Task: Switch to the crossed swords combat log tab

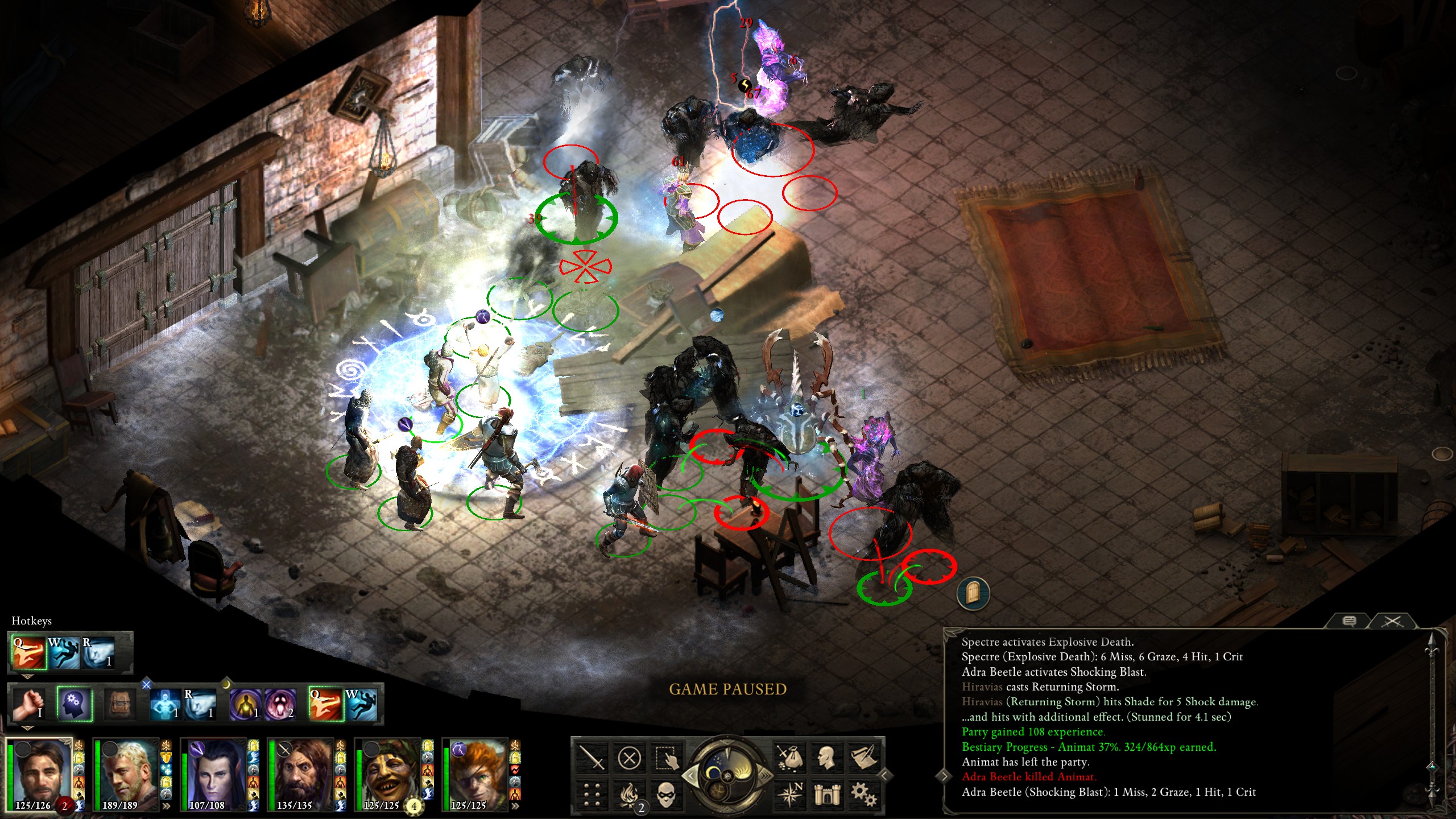Action: click(1392, 621)
